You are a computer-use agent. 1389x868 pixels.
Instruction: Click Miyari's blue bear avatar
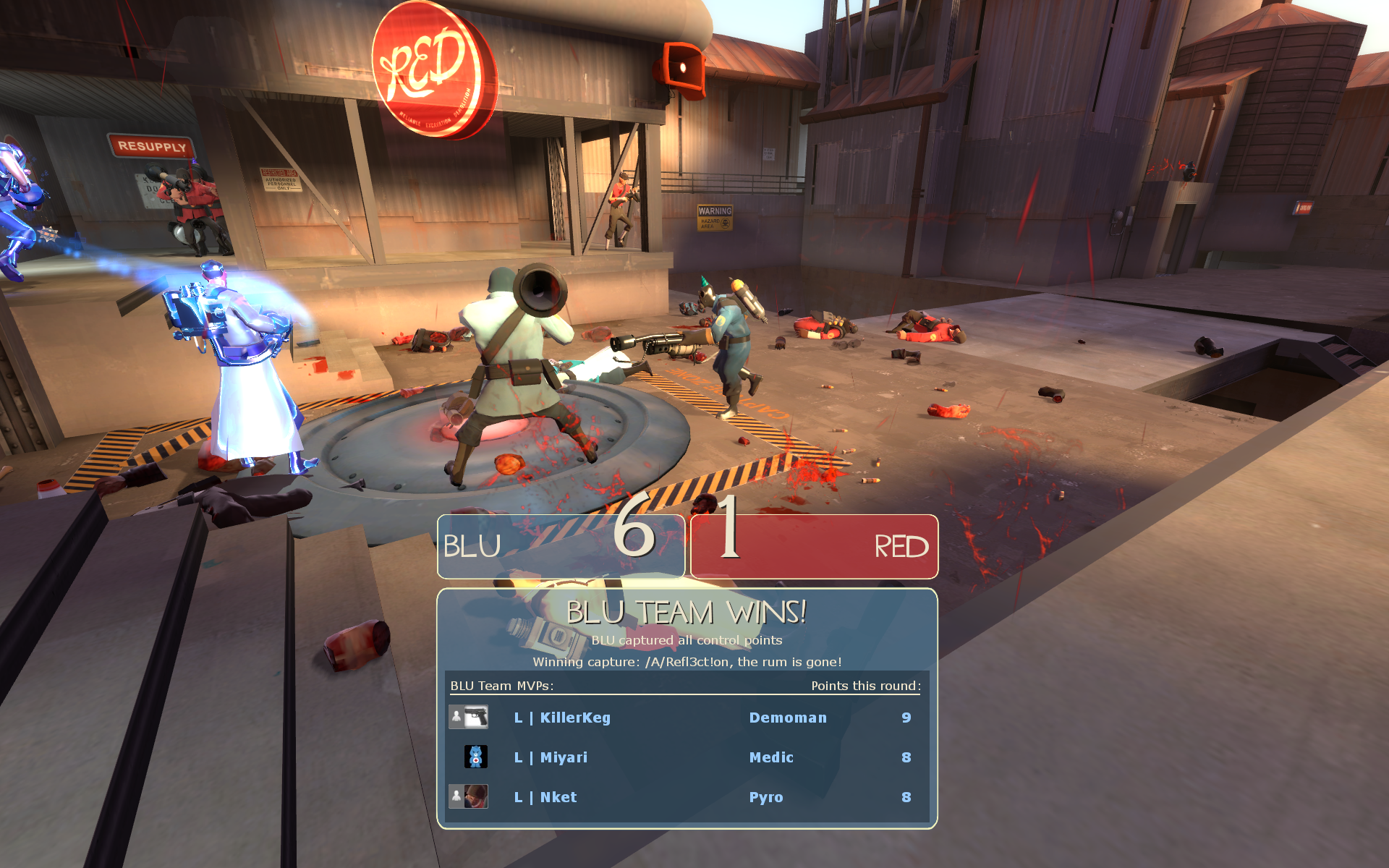click(x=475, y=757)
